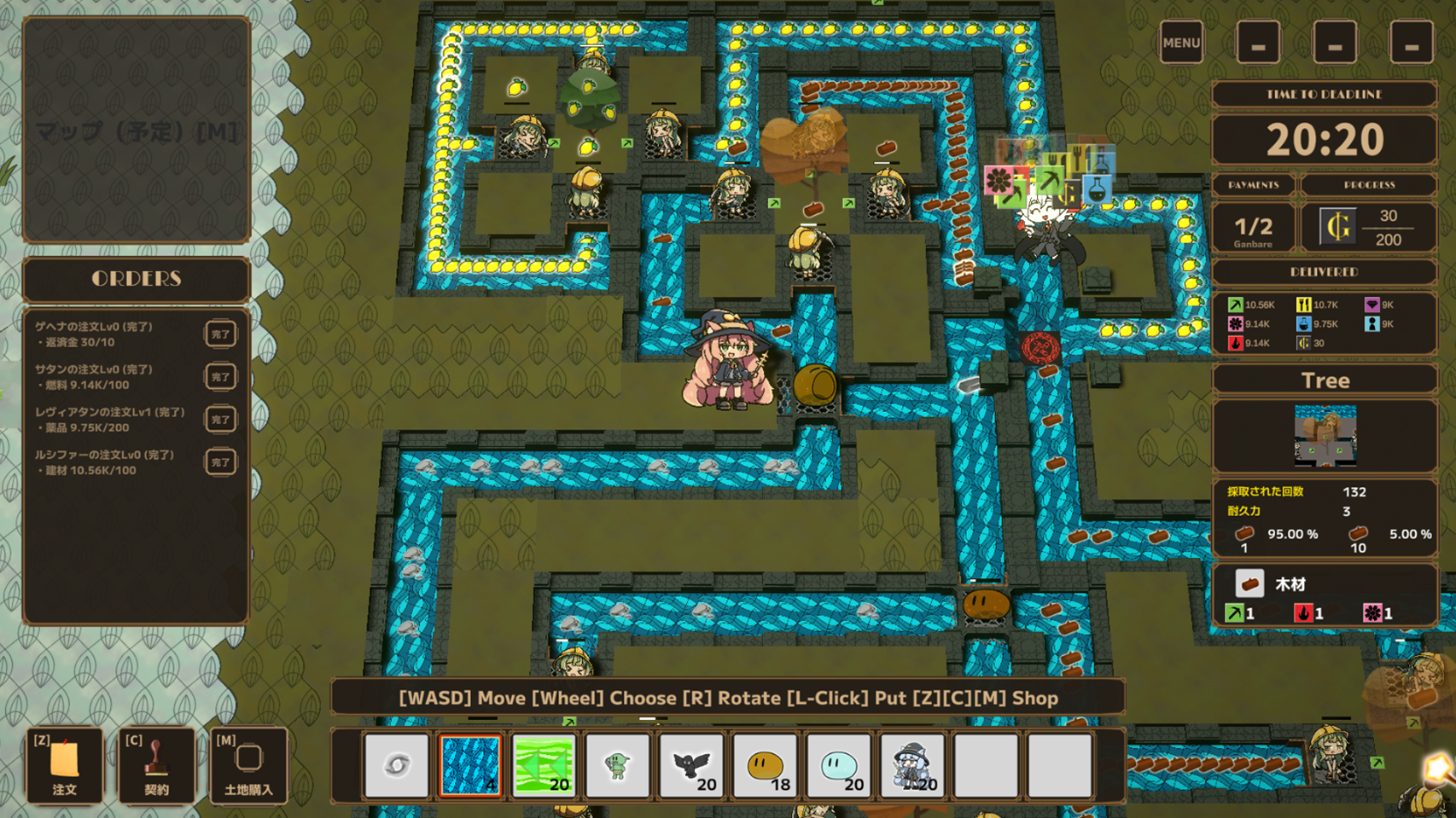The width and height of the screenshot is (1456, 818).
Task: Open the 土地購入 land purchase shop
Action: click(x=248, y=765)
